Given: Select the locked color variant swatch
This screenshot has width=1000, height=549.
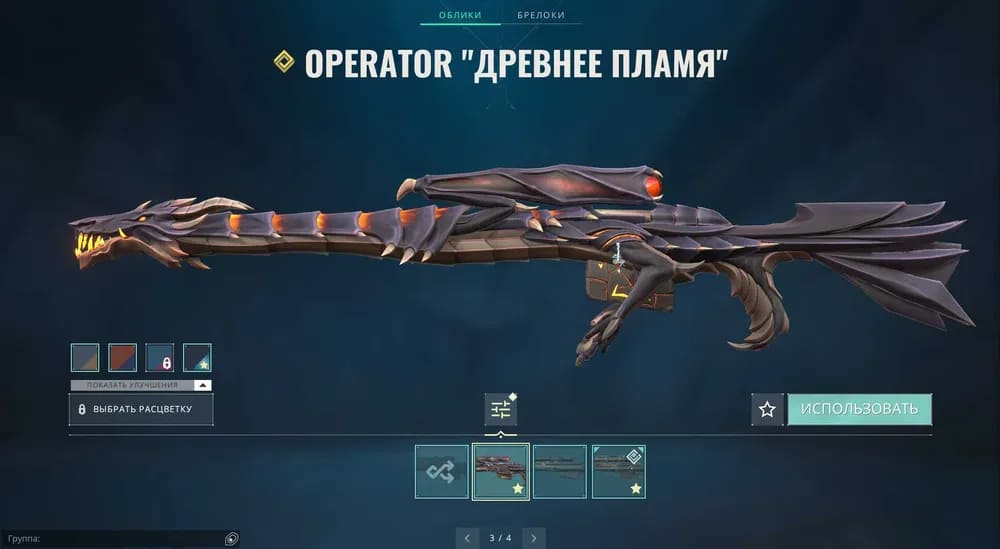Looking at the screenshot, I should click(x=160, y=358).
